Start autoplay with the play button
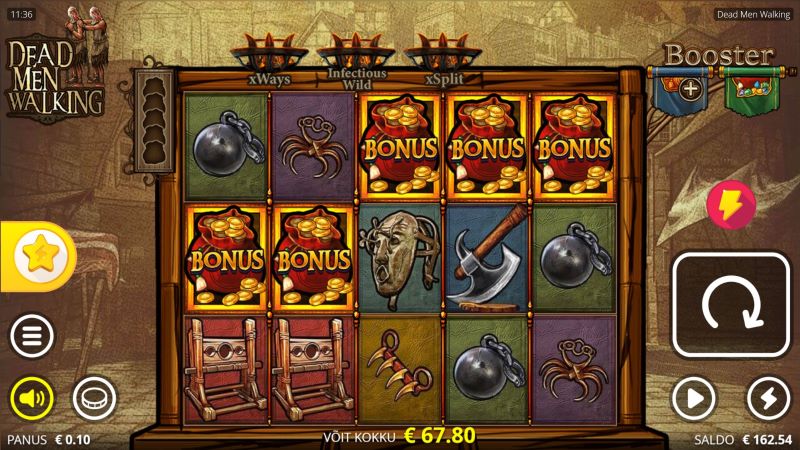Screen dimensions: 800x450 [694, 399]
